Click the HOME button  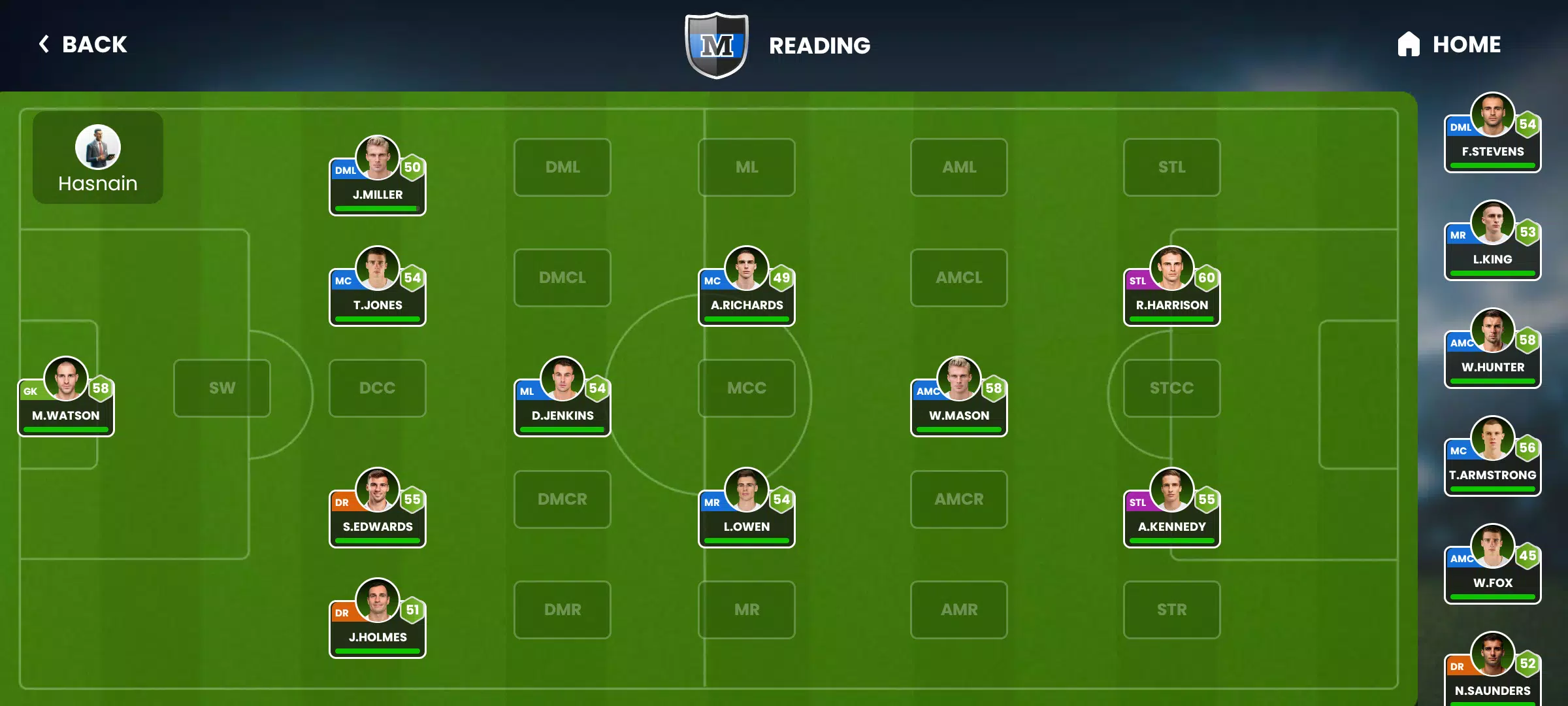pos(1466,44)
